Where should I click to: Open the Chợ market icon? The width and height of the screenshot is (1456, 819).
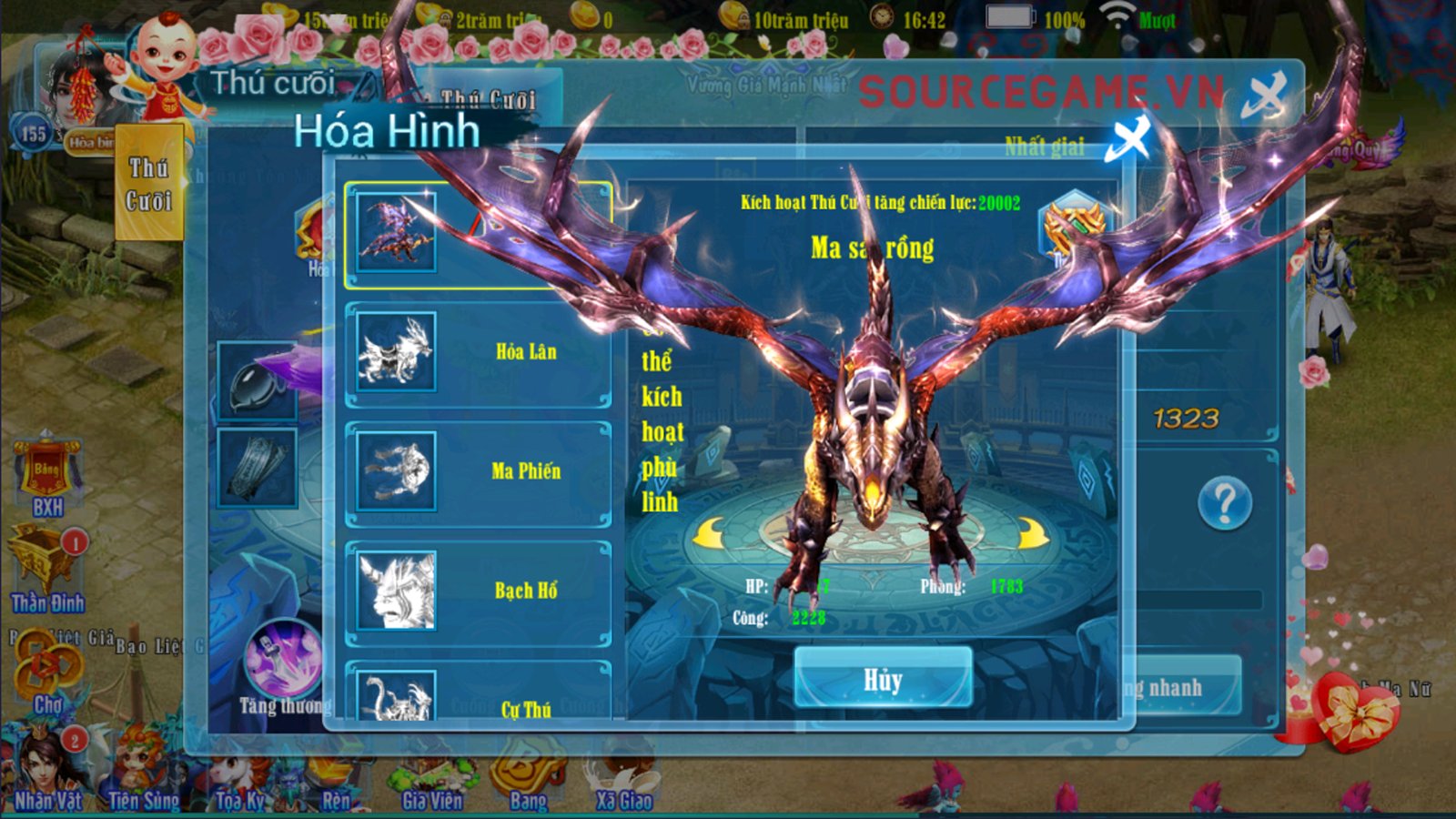click(47, 675)
